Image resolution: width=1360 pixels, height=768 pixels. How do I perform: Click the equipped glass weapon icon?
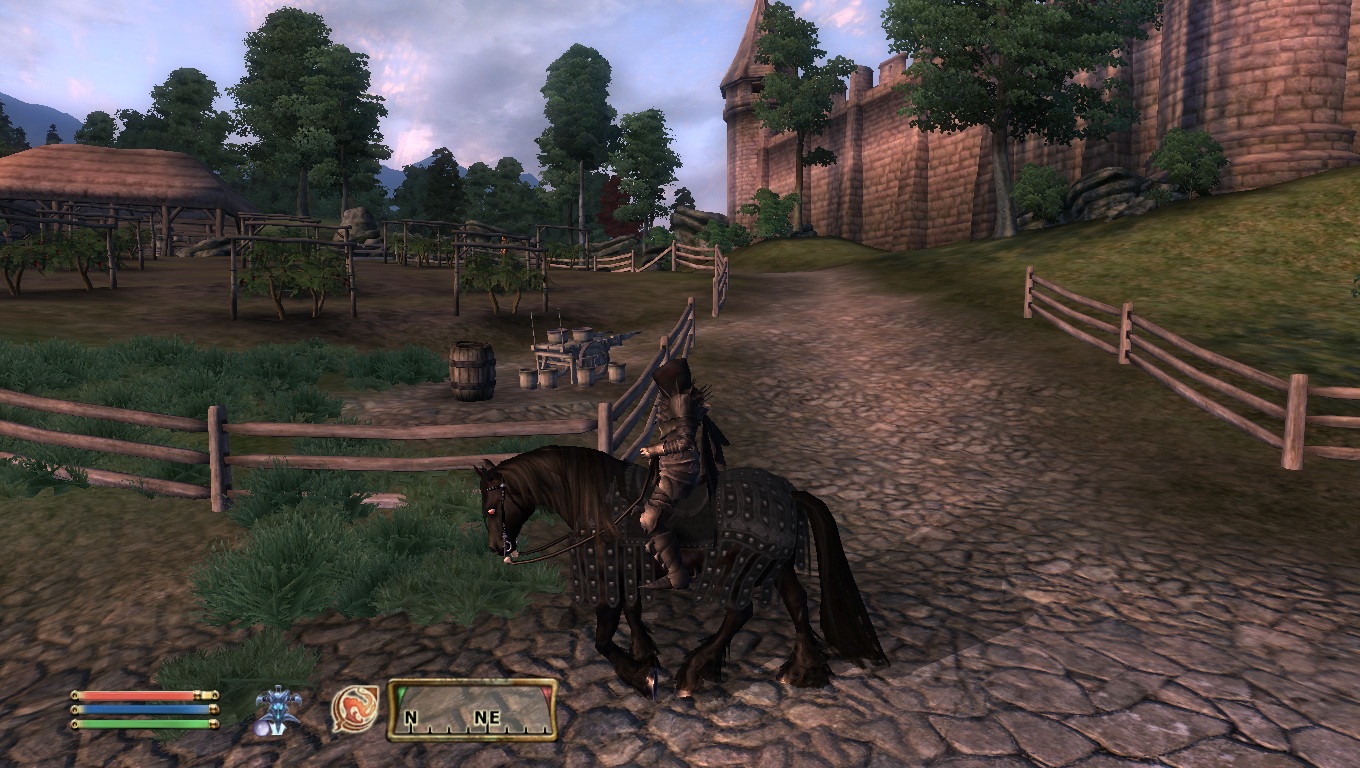[277, 710]
